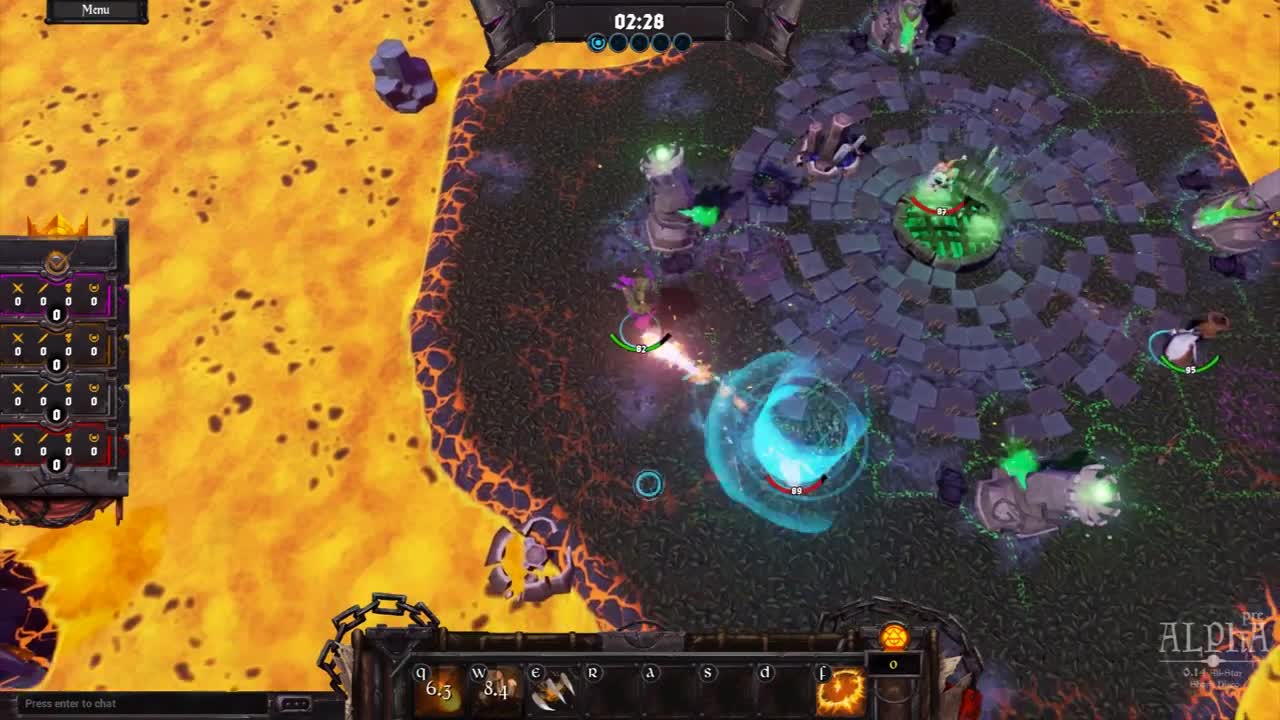Viewport: 1280px width, 720px height.
Task: Select the E ability with the axe icon
Action: coord(553,690)
